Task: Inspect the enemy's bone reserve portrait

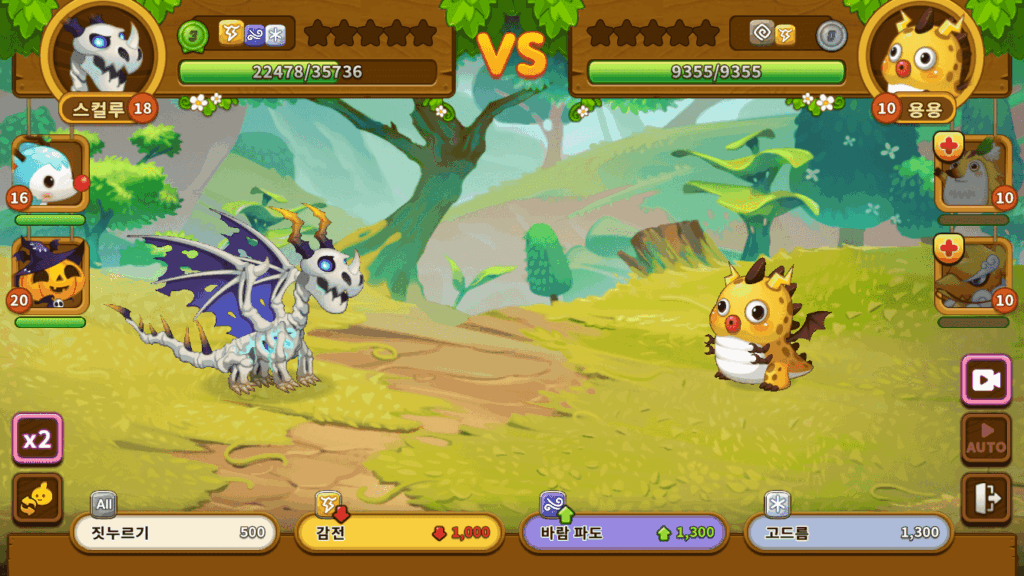Action: 973,276
